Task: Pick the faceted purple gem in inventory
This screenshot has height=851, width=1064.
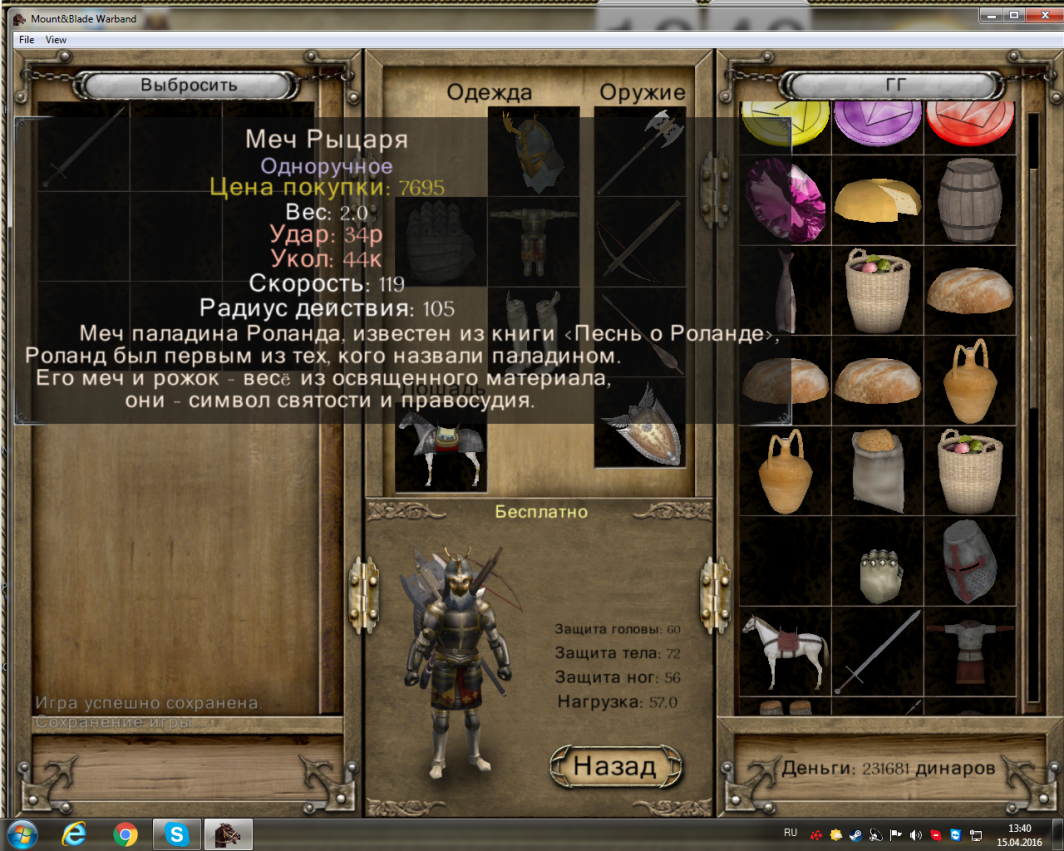Action: pyautogui.click(x=785, y=199)
